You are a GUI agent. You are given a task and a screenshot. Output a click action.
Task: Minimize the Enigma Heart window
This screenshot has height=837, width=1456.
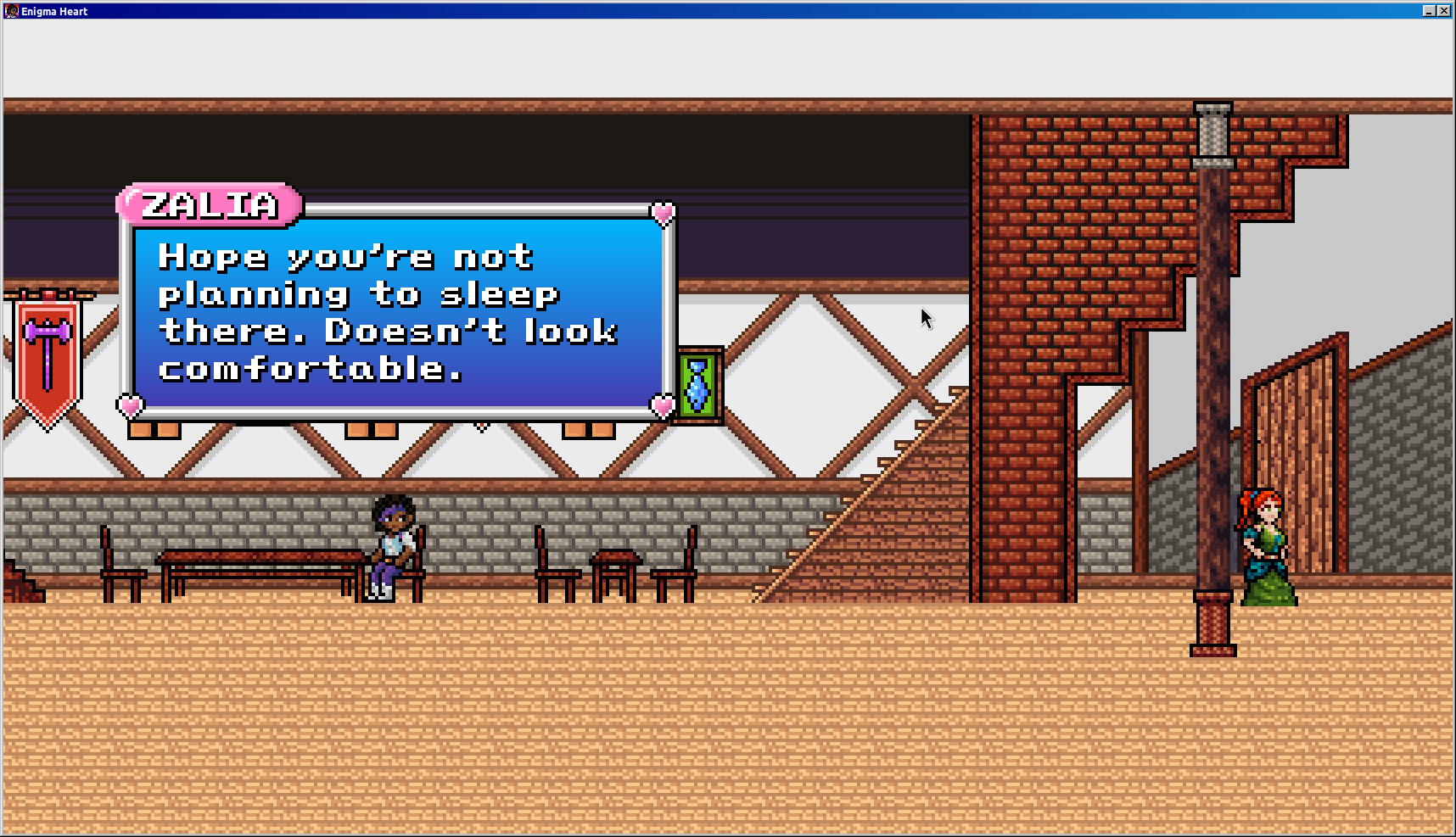point(1429,11)
